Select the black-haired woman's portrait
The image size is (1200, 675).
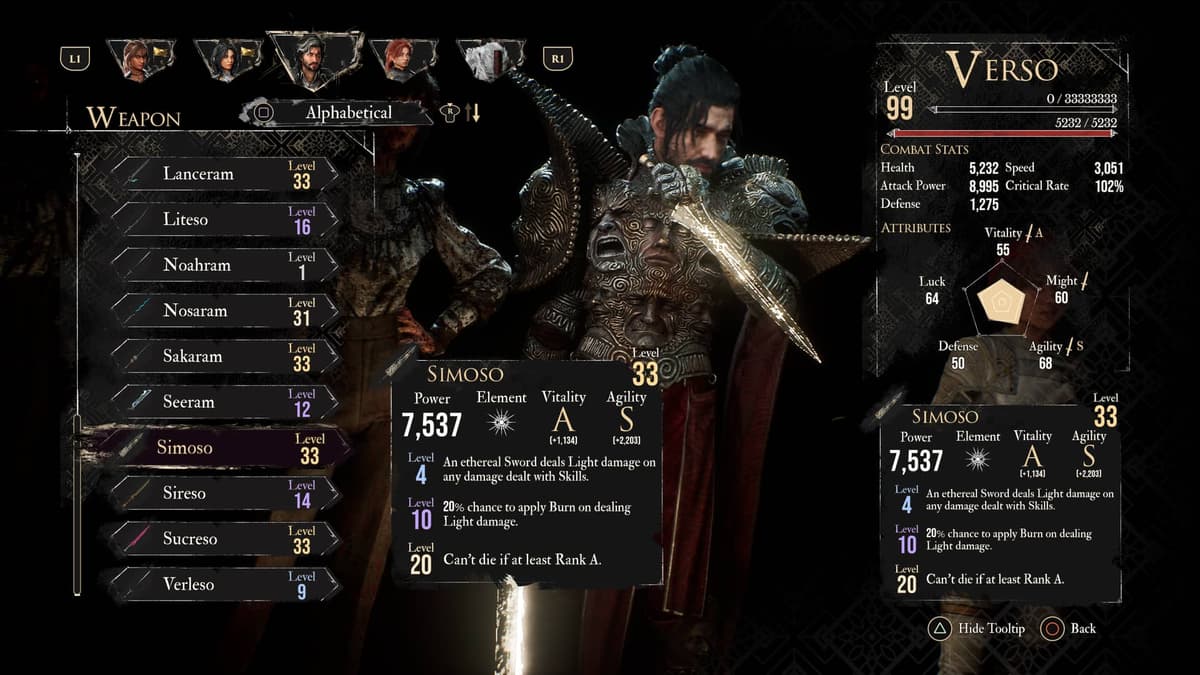226,60
